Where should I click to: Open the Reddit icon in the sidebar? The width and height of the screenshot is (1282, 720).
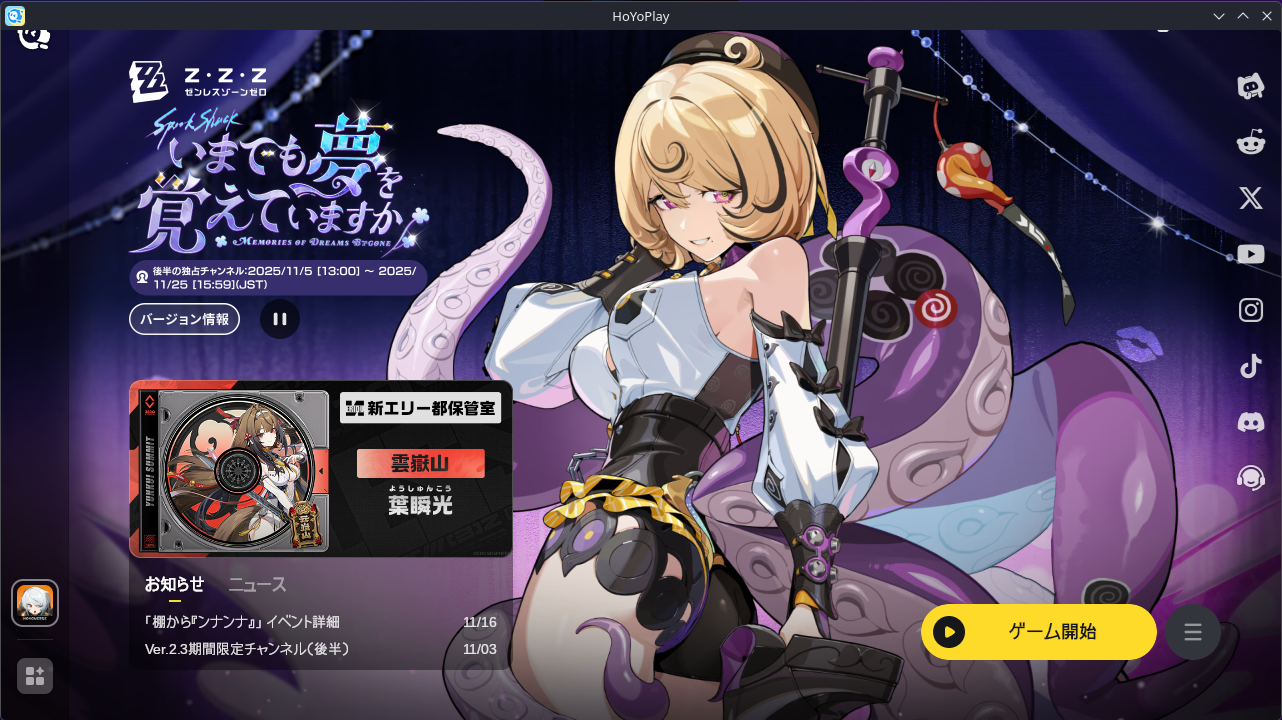1250,142
